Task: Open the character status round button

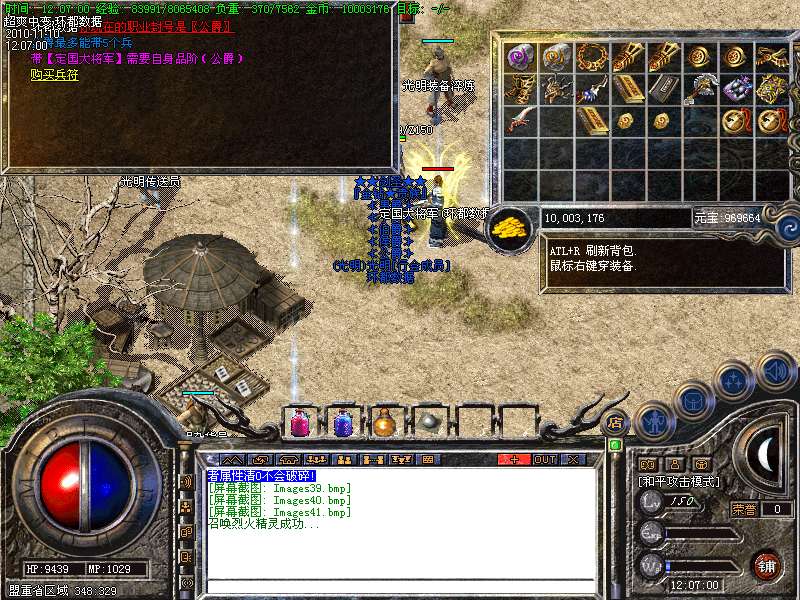Action: click(653, 422)
